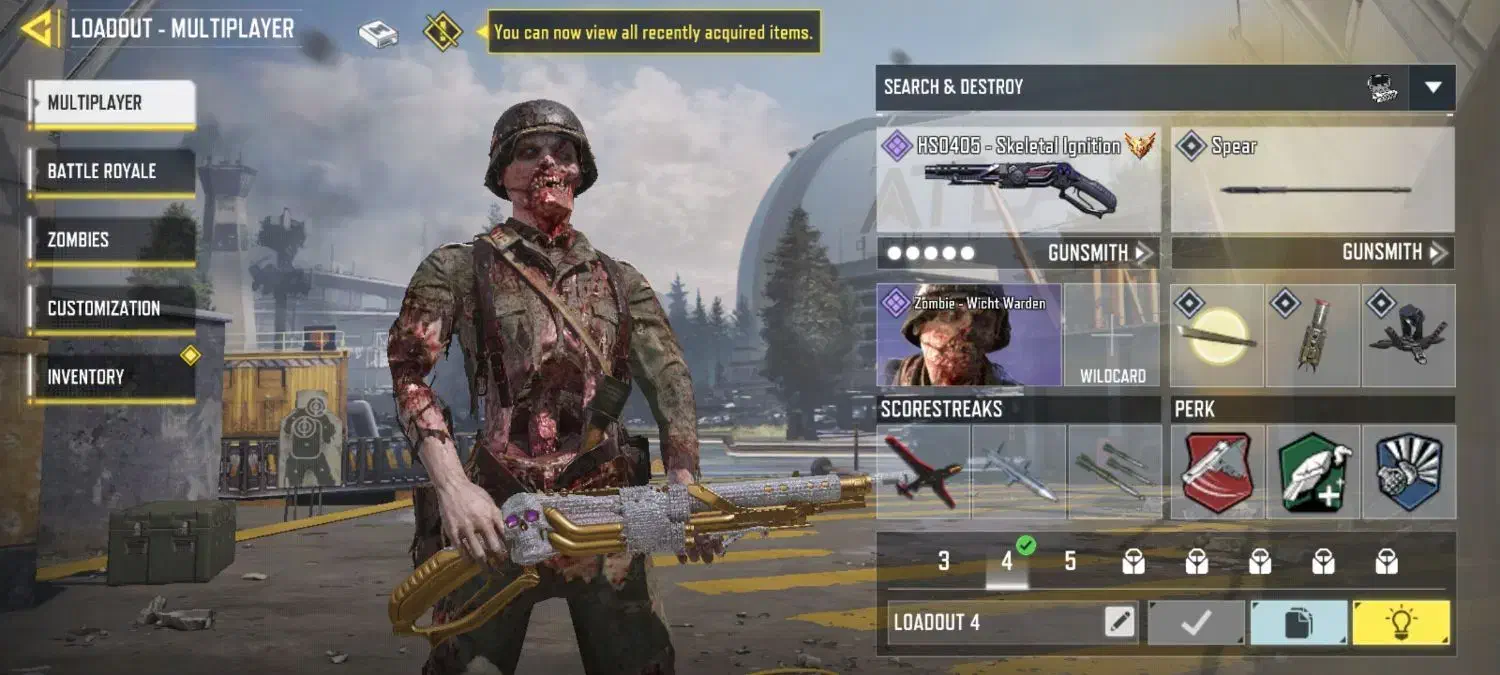
Task: Rename Loadout 4 with the pencil icon
Action: point(1120,622)
